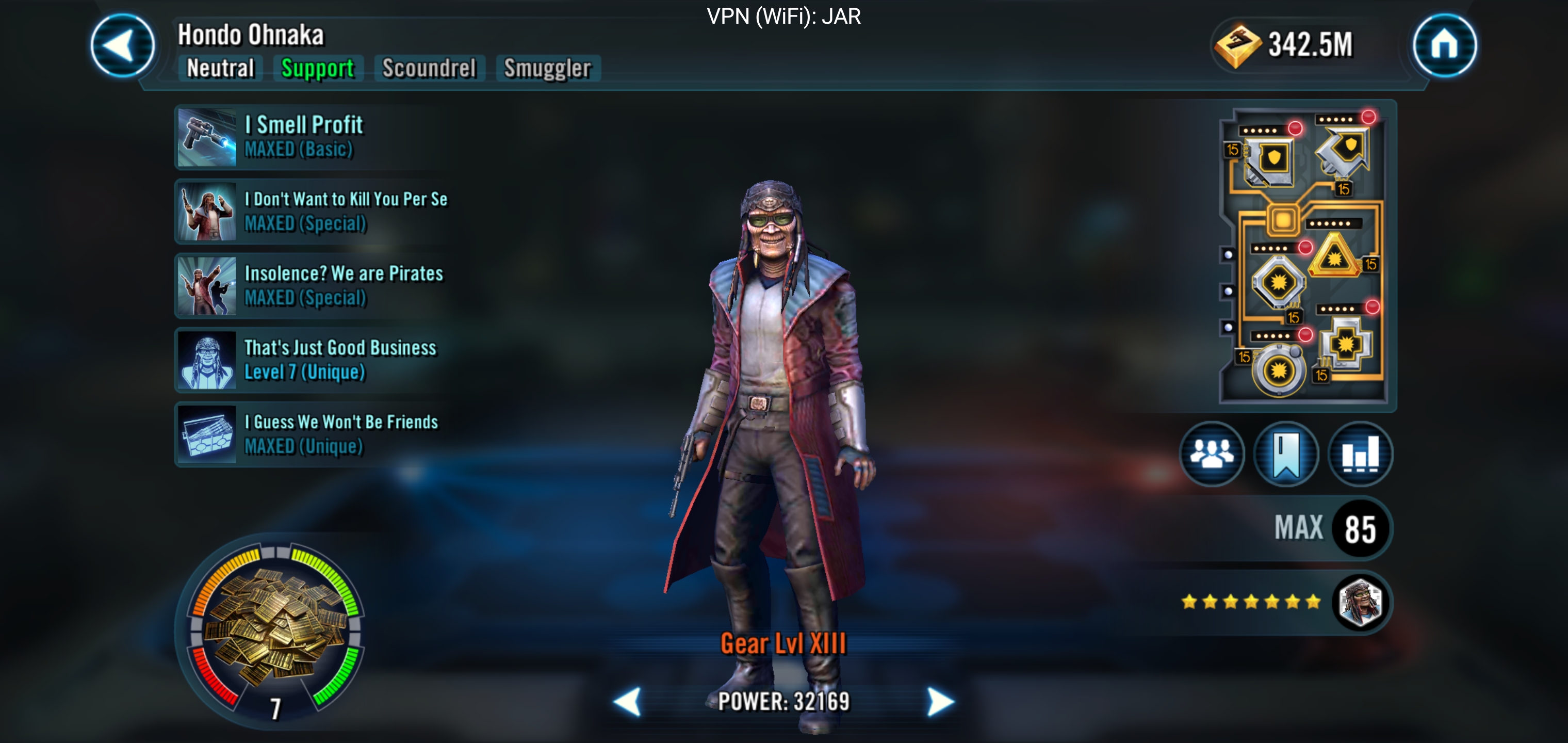
Task: View Insolence? We are Pirates ability
Action: pos(311,286)
